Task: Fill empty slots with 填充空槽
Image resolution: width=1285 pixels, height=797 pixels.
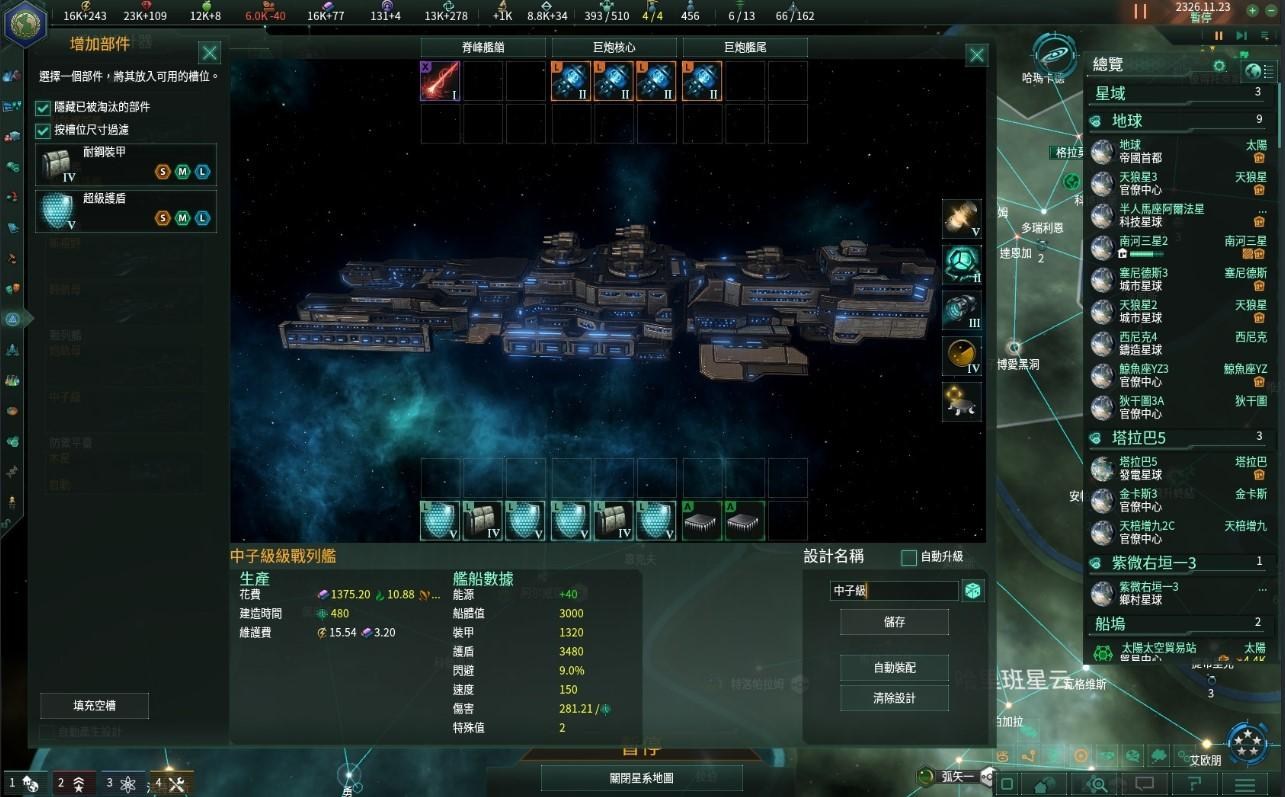Action: pos(95,705)
